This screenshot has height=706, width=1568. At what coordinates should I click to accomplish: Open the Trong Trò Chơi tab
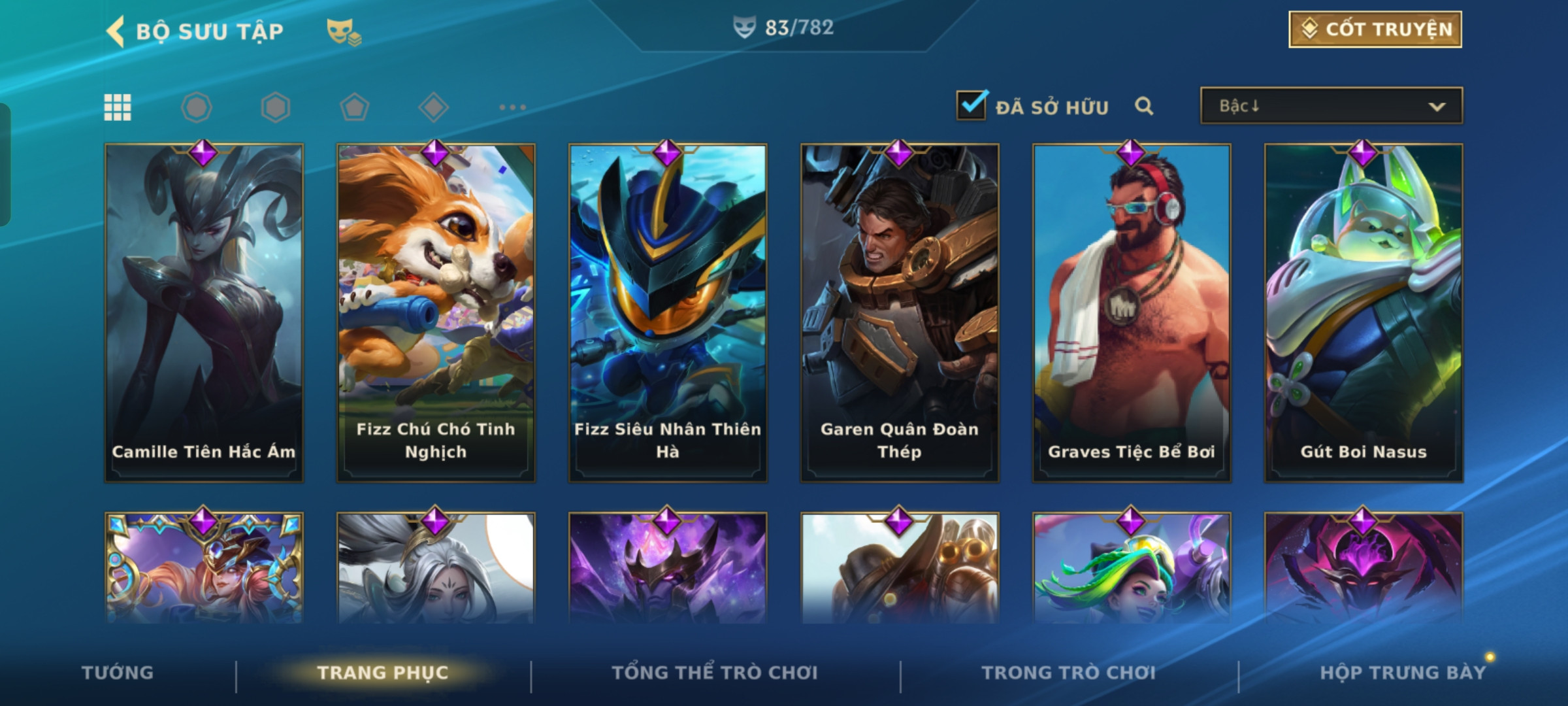point(1069,673)
